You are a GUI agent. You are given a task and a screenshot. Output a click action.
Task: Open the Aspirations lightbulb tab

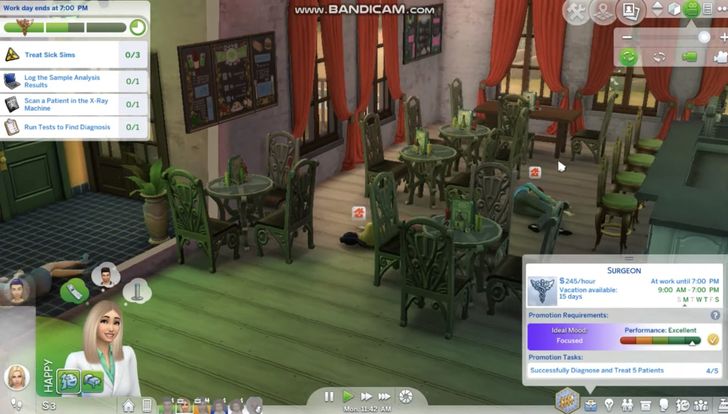coord(609,404)
